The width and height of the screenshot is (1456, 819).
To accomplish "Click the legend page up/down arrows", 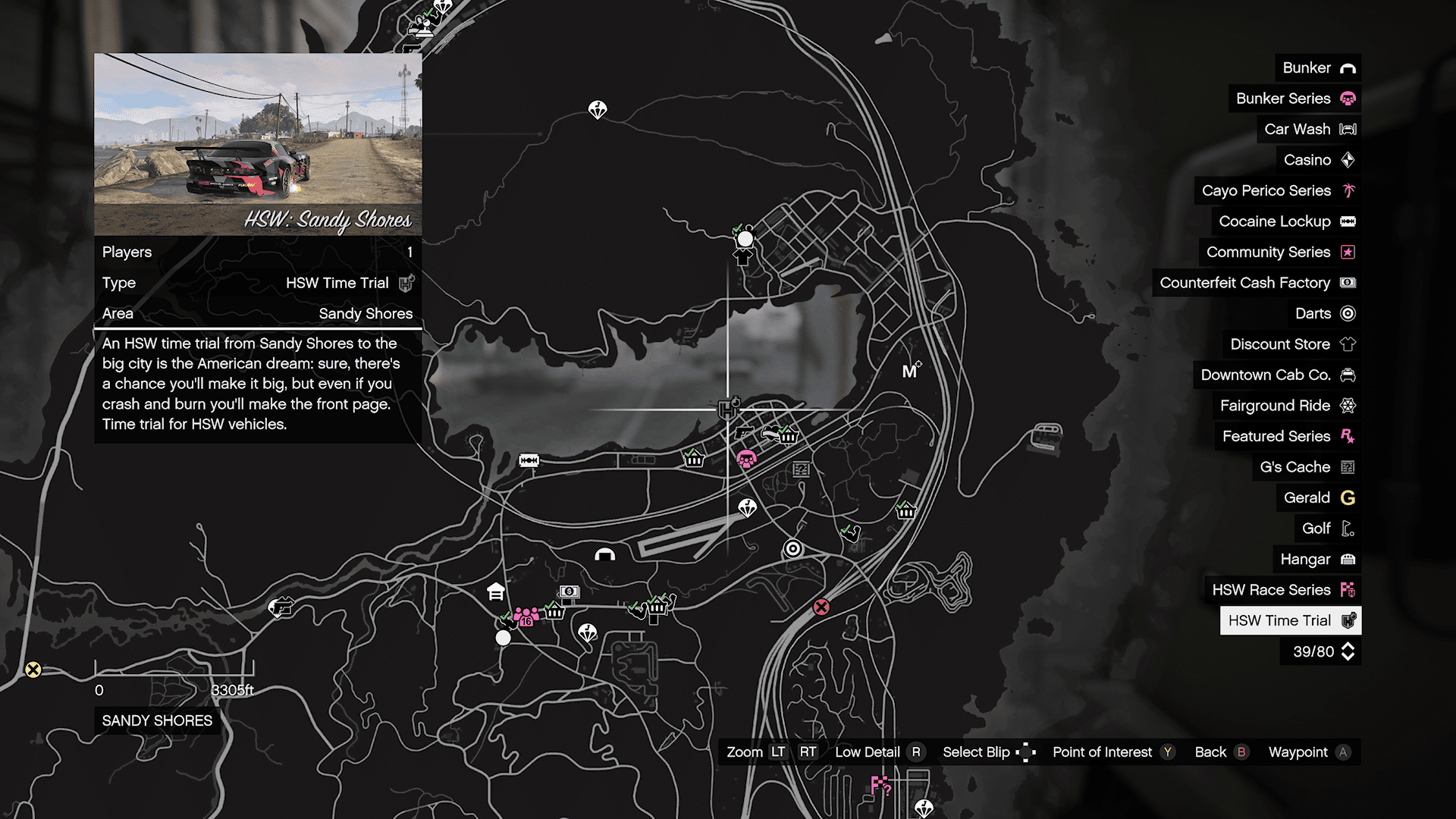I will click(x=1348, y=651).
